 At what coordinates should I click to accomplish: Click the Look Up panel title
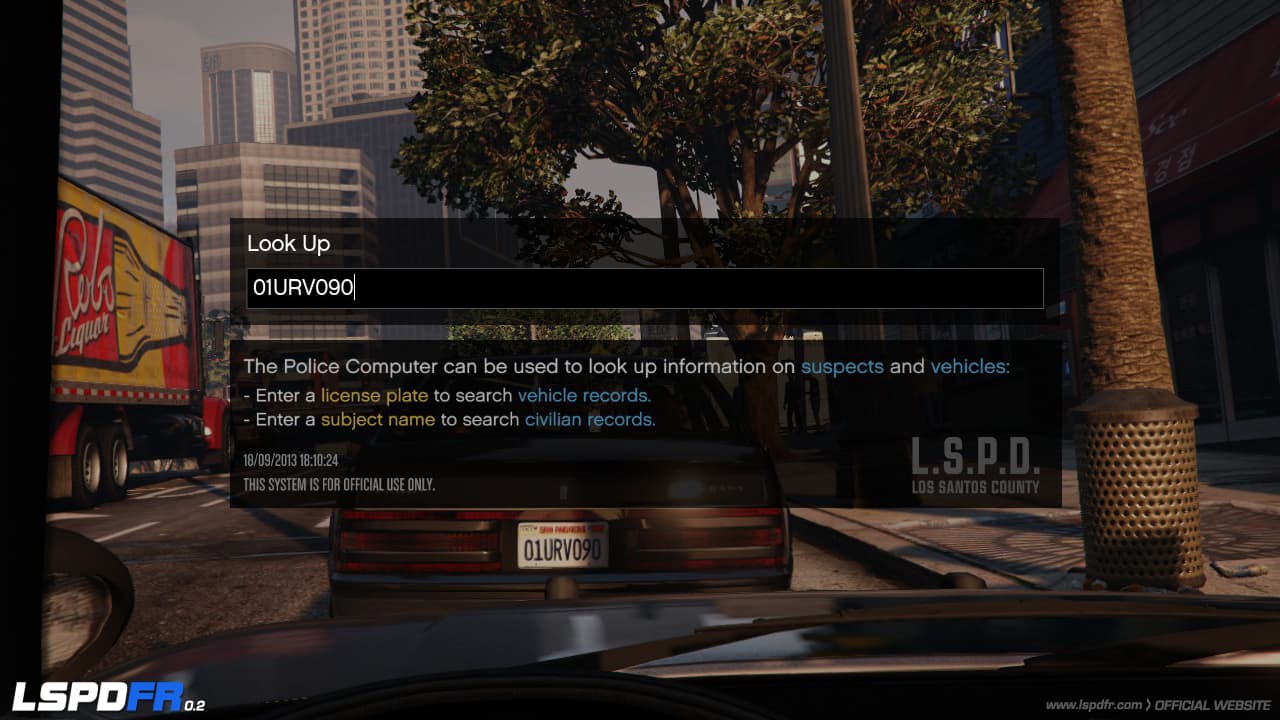pyautogui.click(x=289, y=243)
